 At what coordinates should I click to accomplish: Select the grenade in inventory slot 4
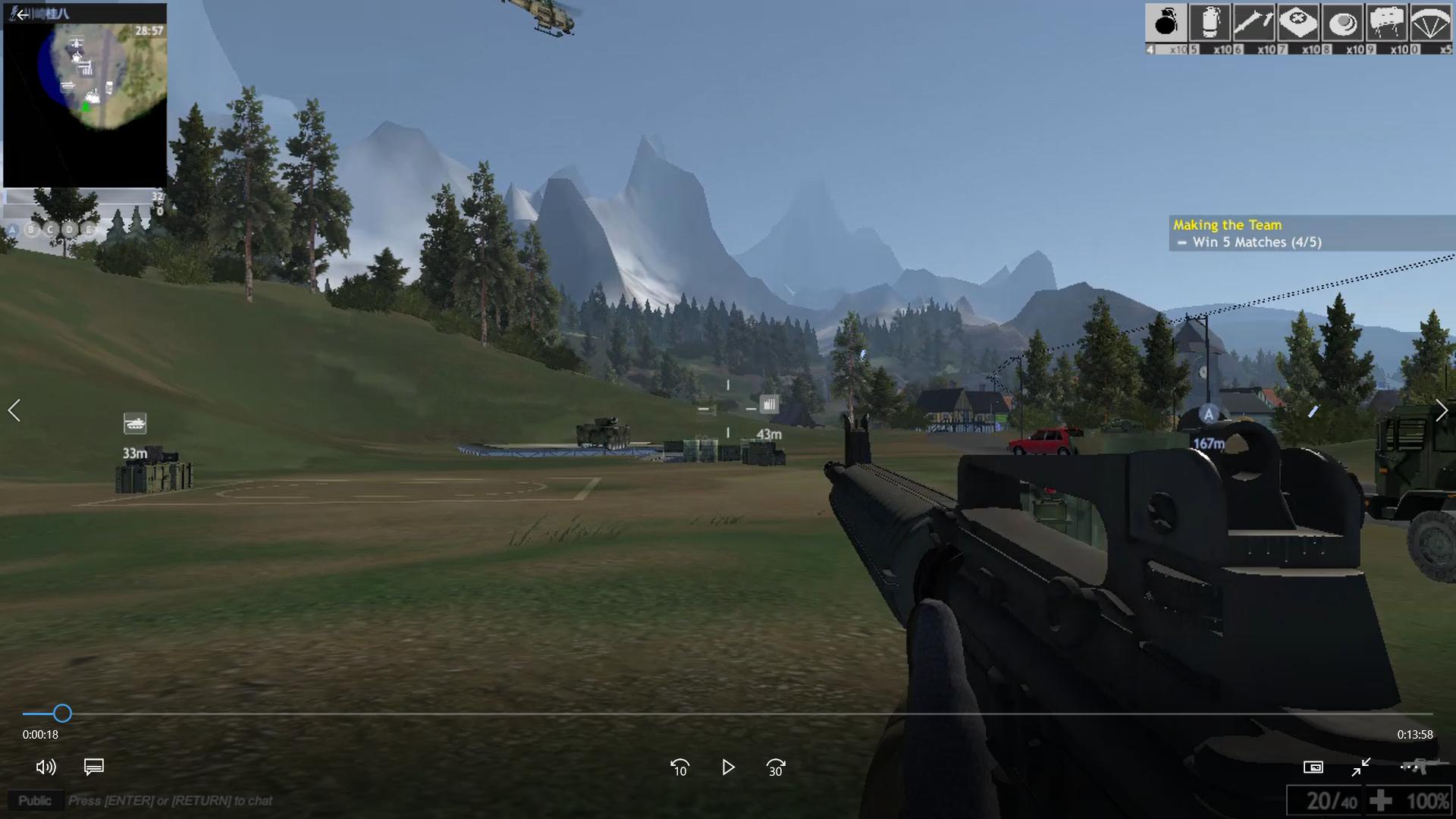coord(1166,24)
